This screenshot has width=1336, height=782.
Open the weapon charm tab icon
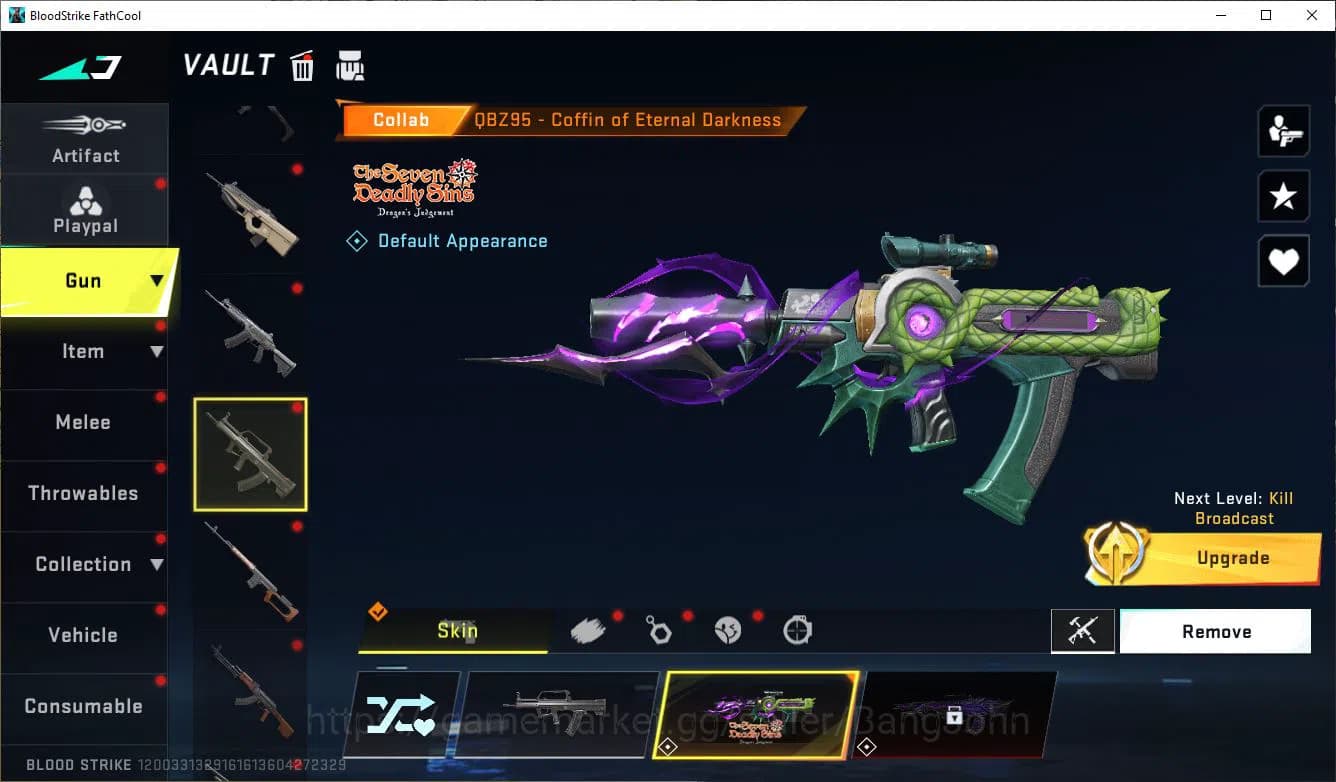pyautogui.click(x=660, y=630)
